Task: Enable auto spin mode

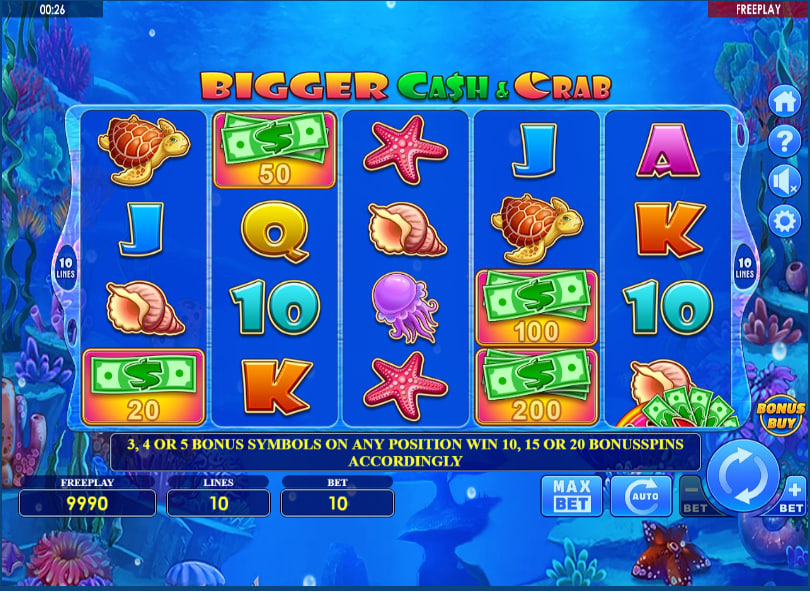Action: 640,495
